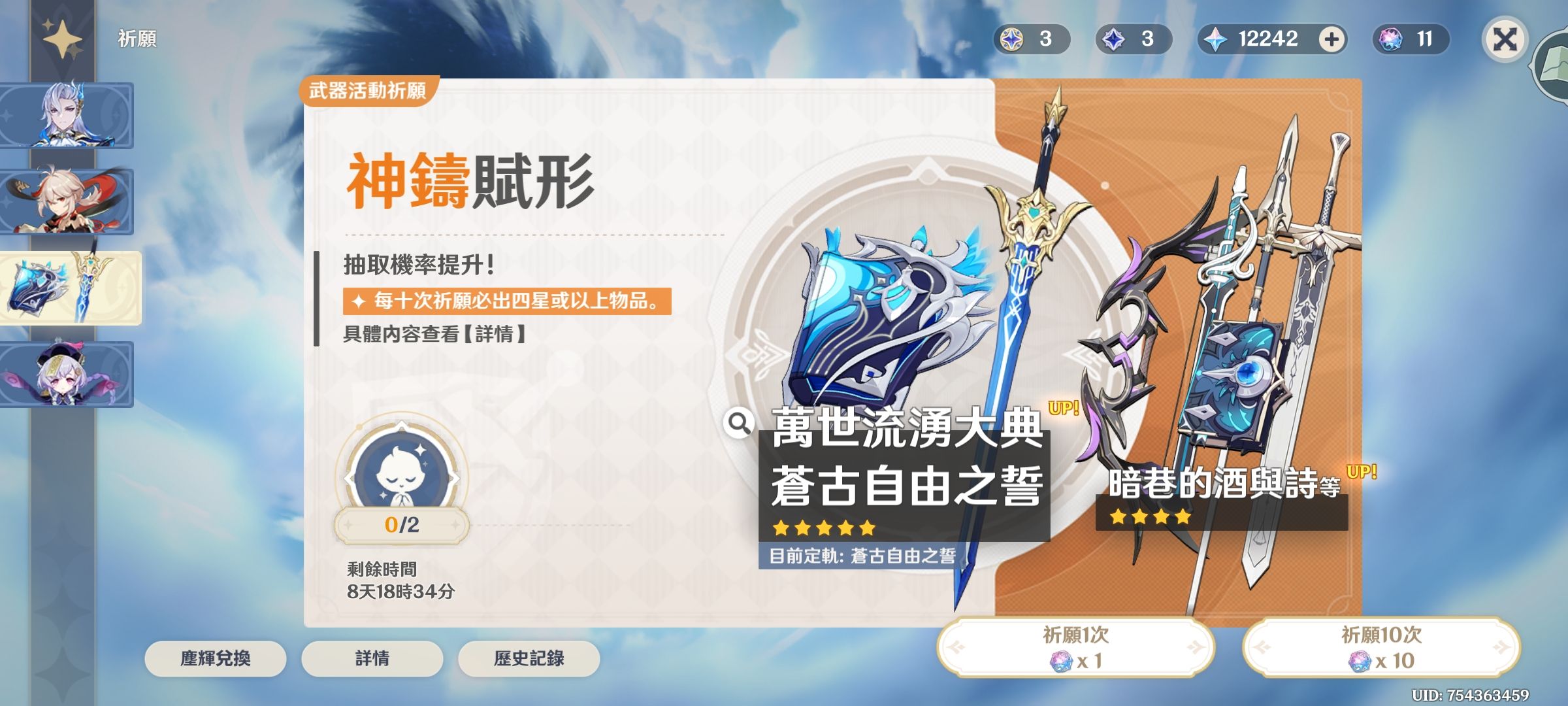Open 塵輝兌換 starglitter exchange
Screen dimensions: 1568x706
pos(215,660)
